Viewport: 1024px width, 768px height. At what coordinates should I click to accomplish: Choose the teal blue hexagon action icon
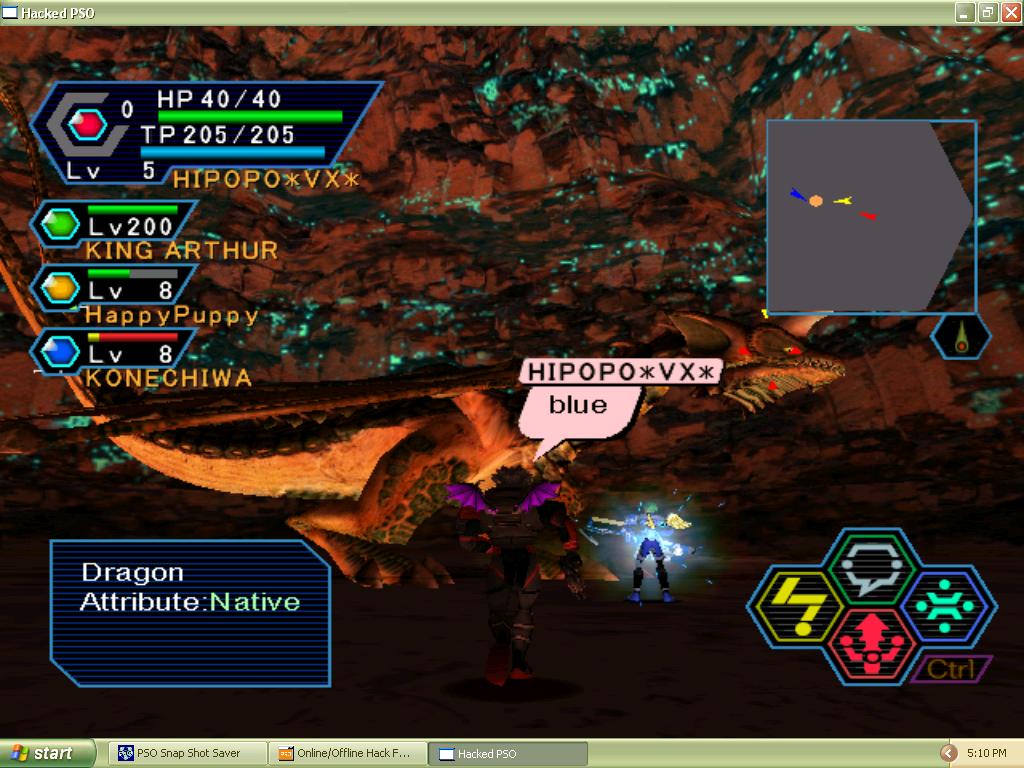tap(945, 606)
